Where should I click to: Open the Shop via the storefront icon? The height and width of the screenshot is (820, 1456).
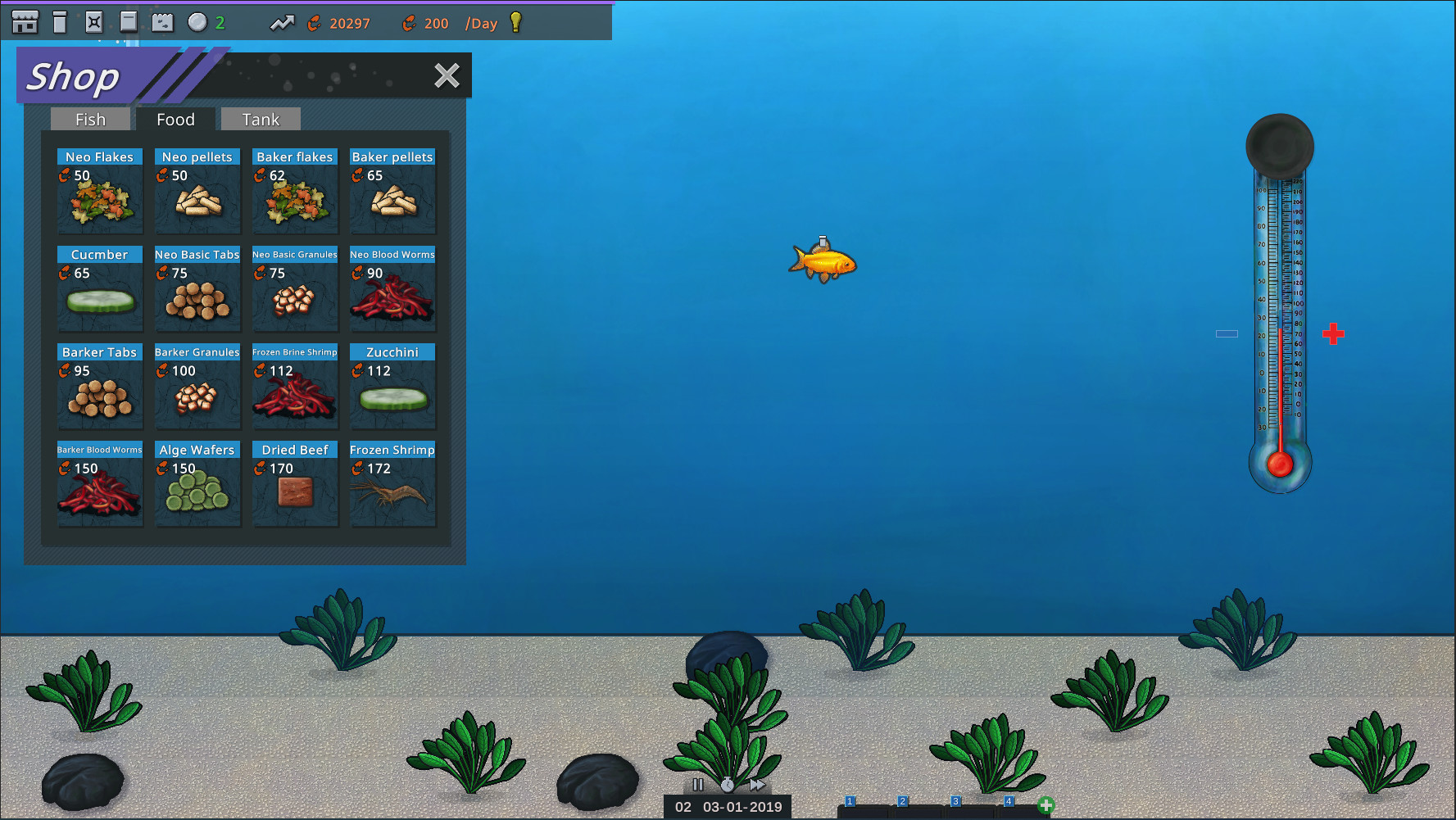24,21
